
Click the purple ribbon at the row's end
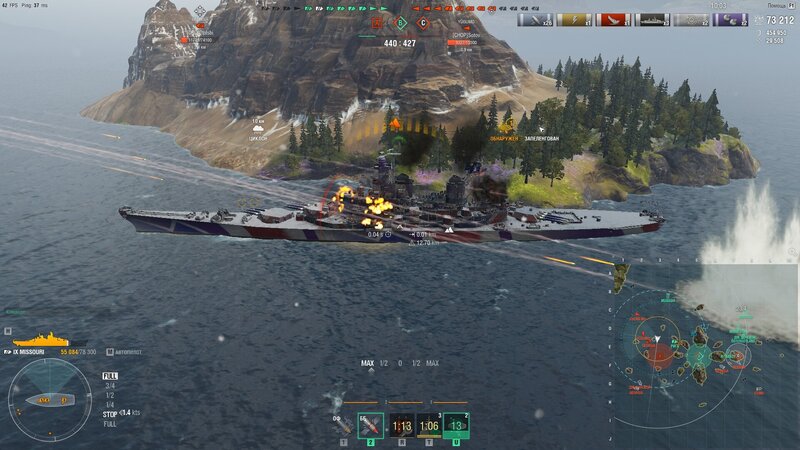(730, 19)
